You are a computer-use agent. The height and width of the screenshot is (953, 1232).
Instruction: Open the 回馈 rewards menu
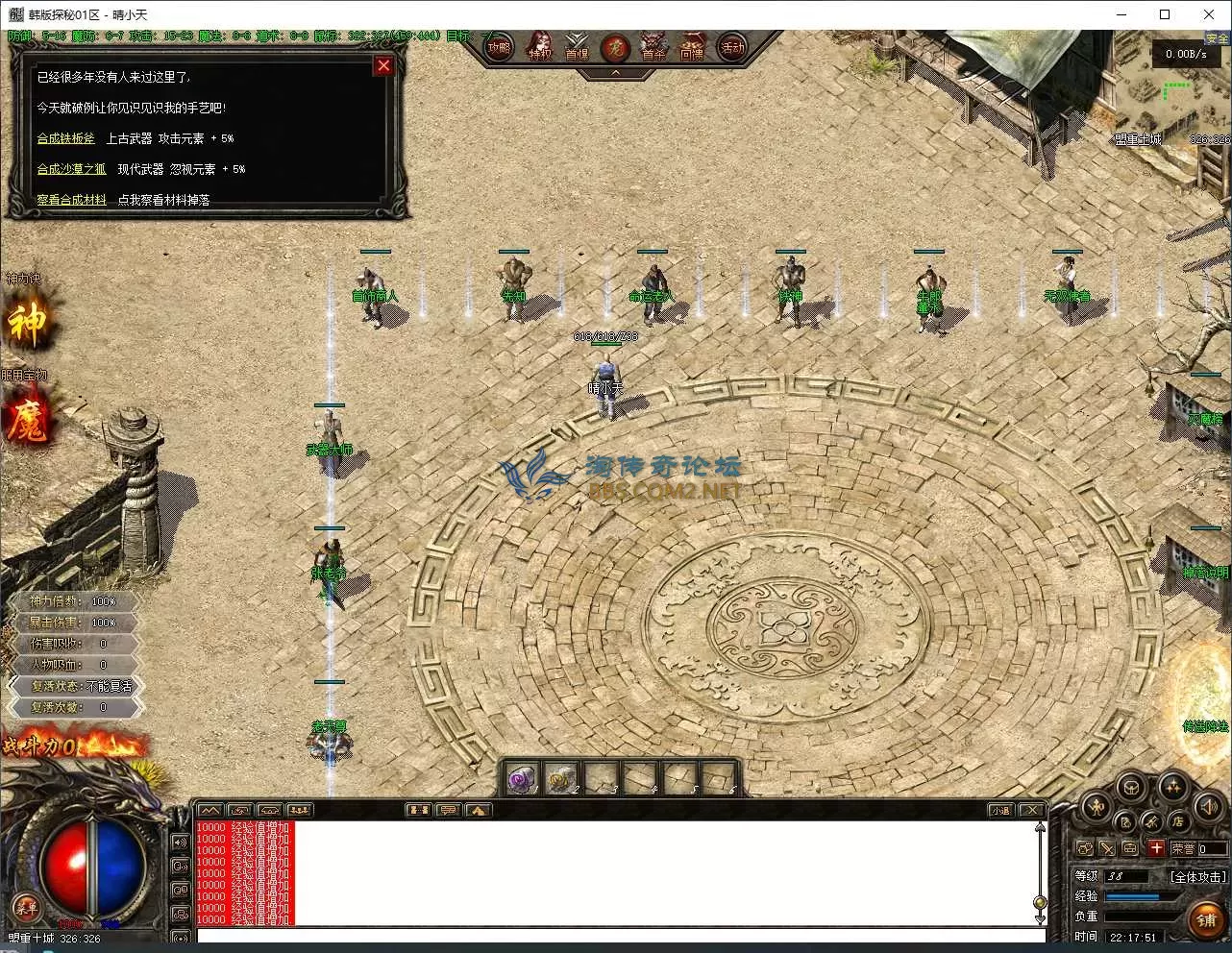coord(692,47)
